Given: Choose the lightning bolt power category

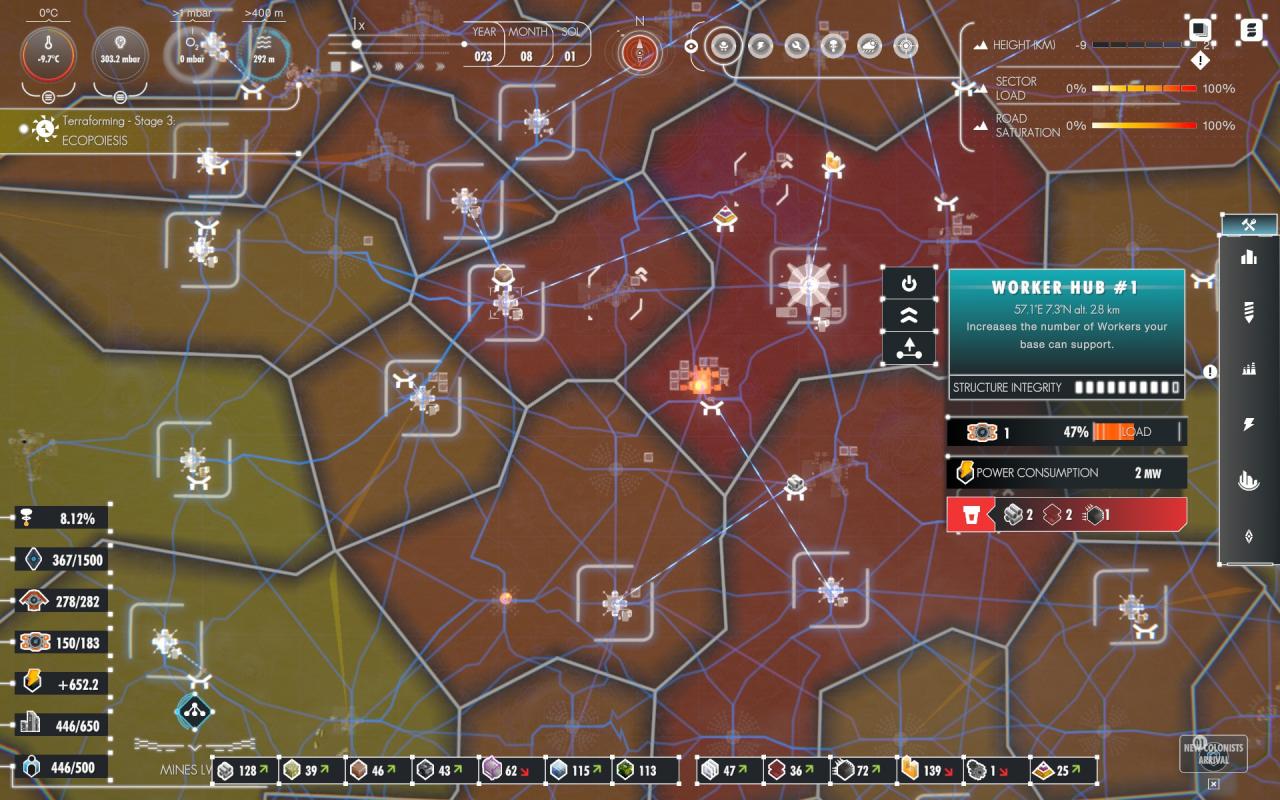Looking at the screenshot, I should click(x=1249, y=425).
